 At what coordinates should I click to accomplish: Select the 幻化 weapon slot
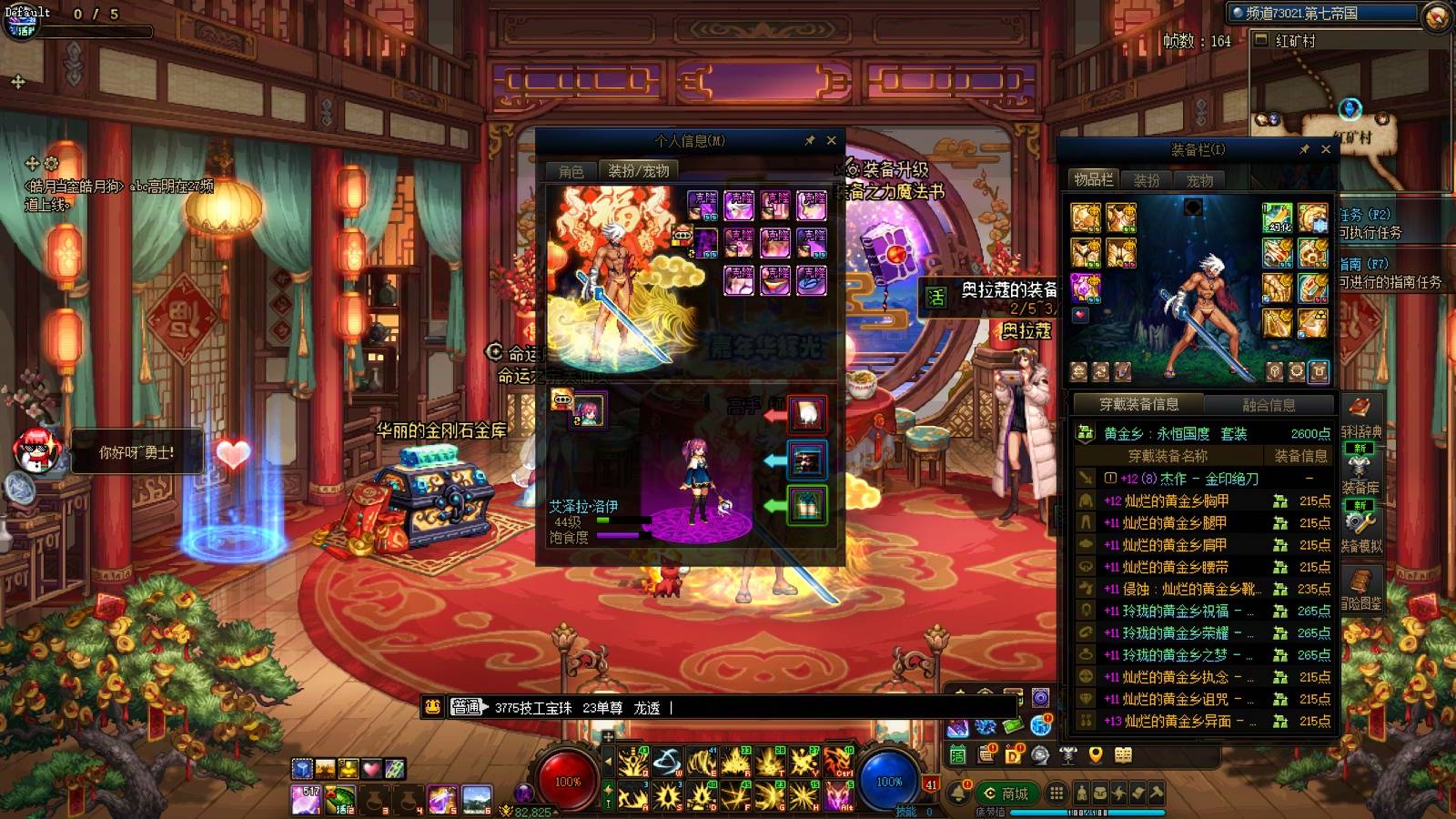(x=1278, y=218)
